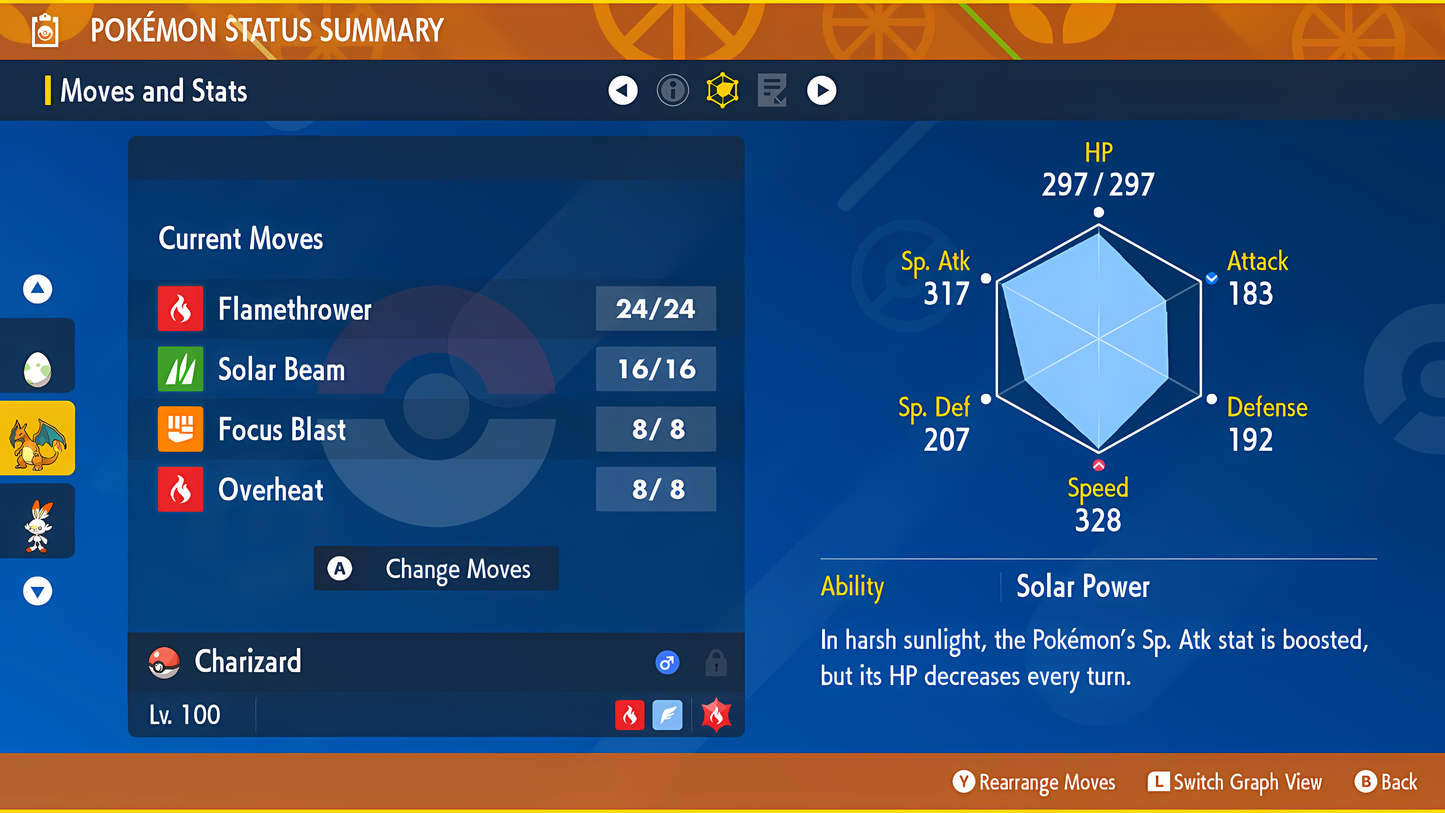Switch graph view with the L button prompt
Screen dimensions: 1445x813
(x=1234, y=782)
